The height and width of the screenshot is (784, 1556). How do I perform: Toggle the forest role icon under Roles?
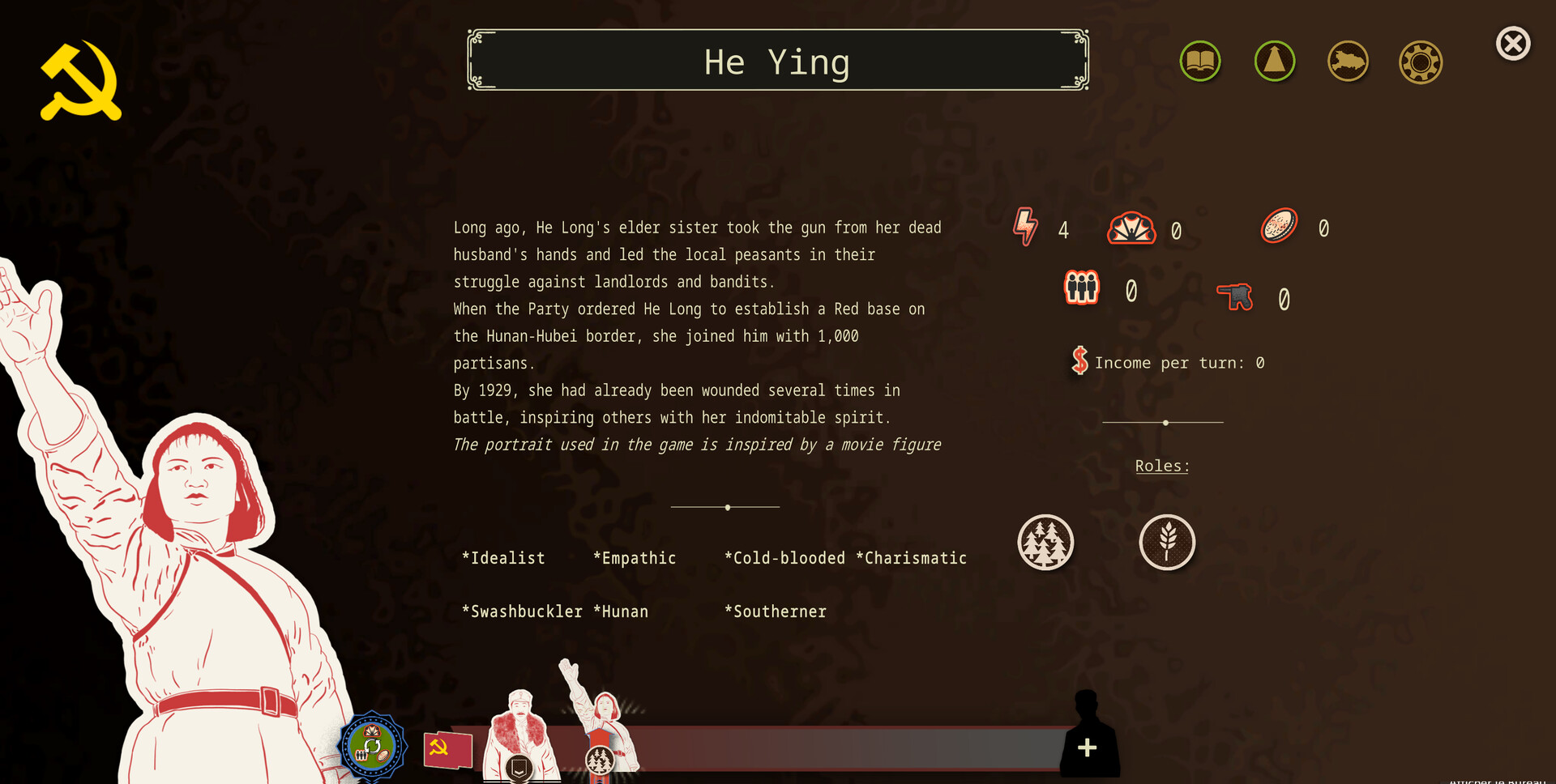1045,543
